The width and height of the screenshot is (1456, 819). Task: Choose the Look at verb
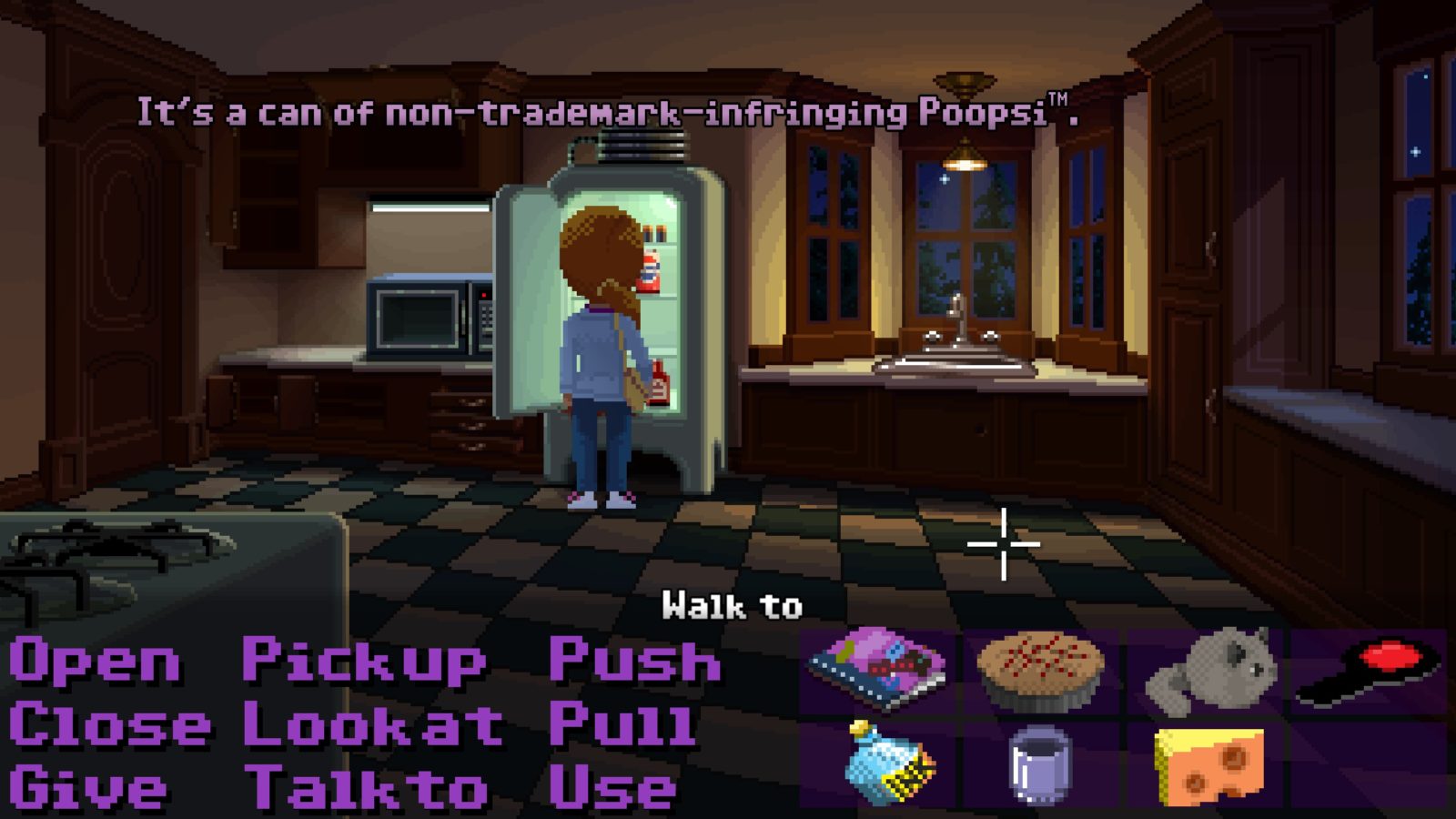[373, 725]
